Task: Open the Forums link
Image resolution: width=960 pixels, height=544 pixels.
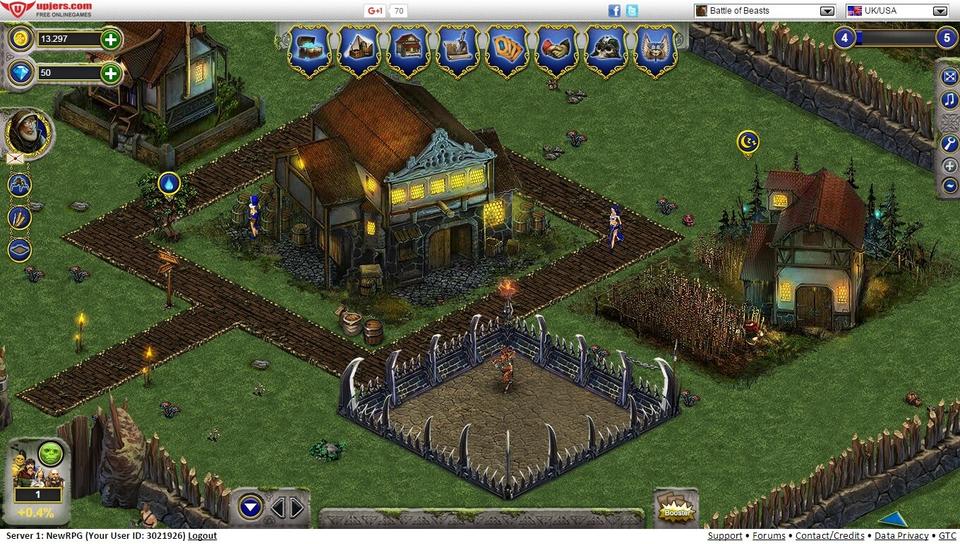Action: click(x=769, y=536)
